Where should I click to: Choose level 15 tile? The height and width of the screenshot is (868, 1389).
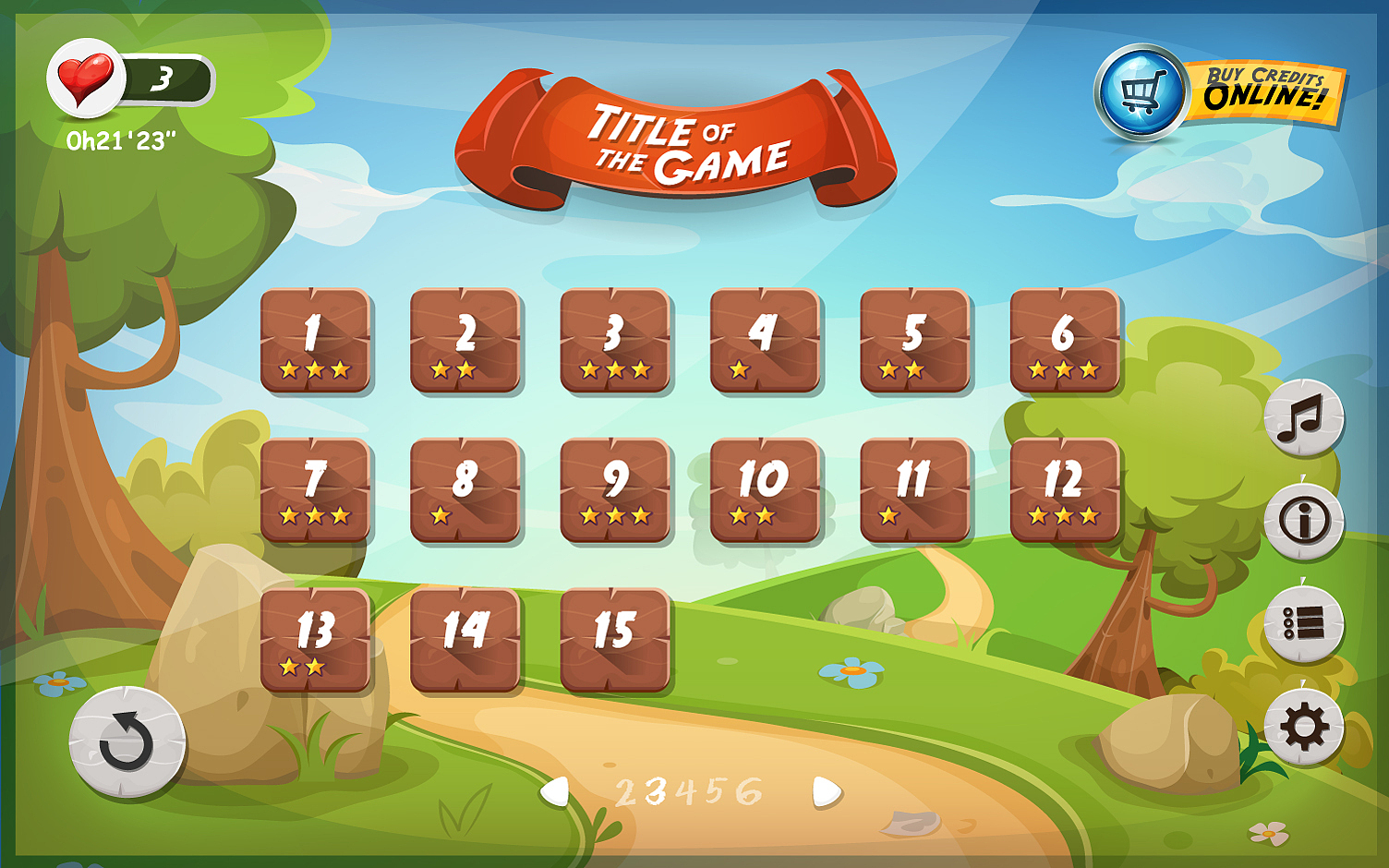tap(615, 640)
